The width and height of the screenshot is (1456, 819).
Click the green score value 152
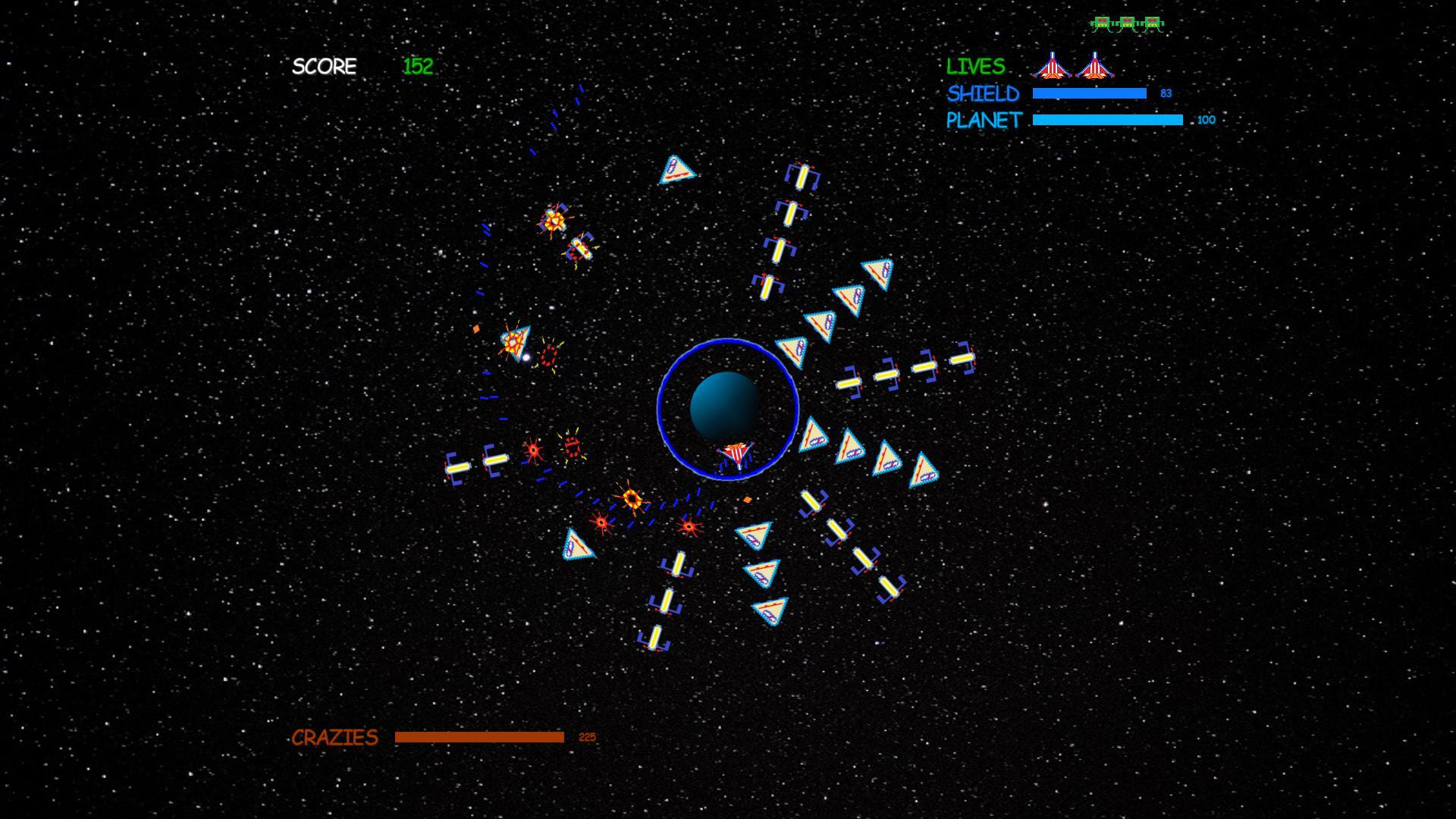(x=418, y=67)
